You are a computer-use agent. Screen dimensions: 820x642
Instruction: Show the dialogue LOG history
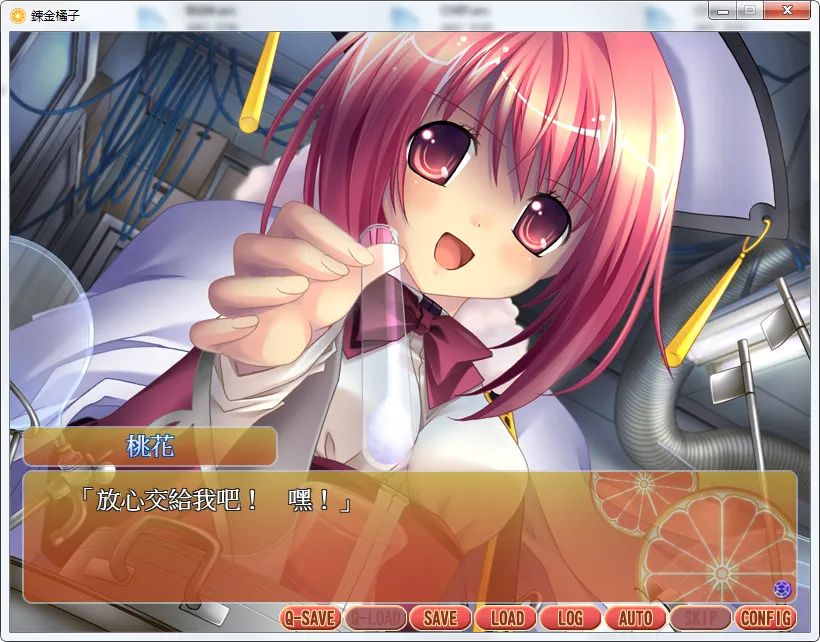click(570, 618)
